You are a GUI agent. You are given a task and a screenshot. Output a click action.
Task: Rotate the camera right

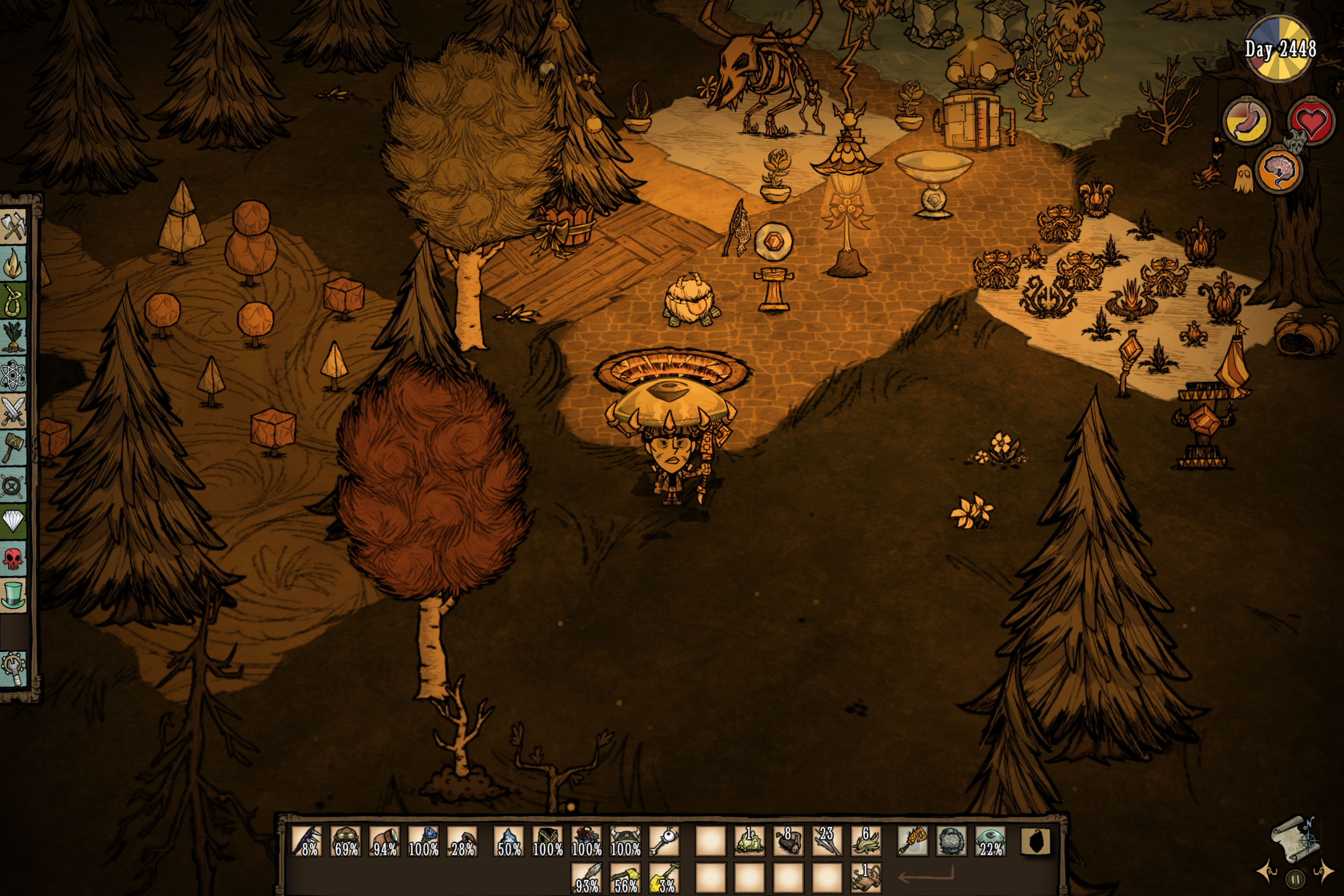[1324, 871]
